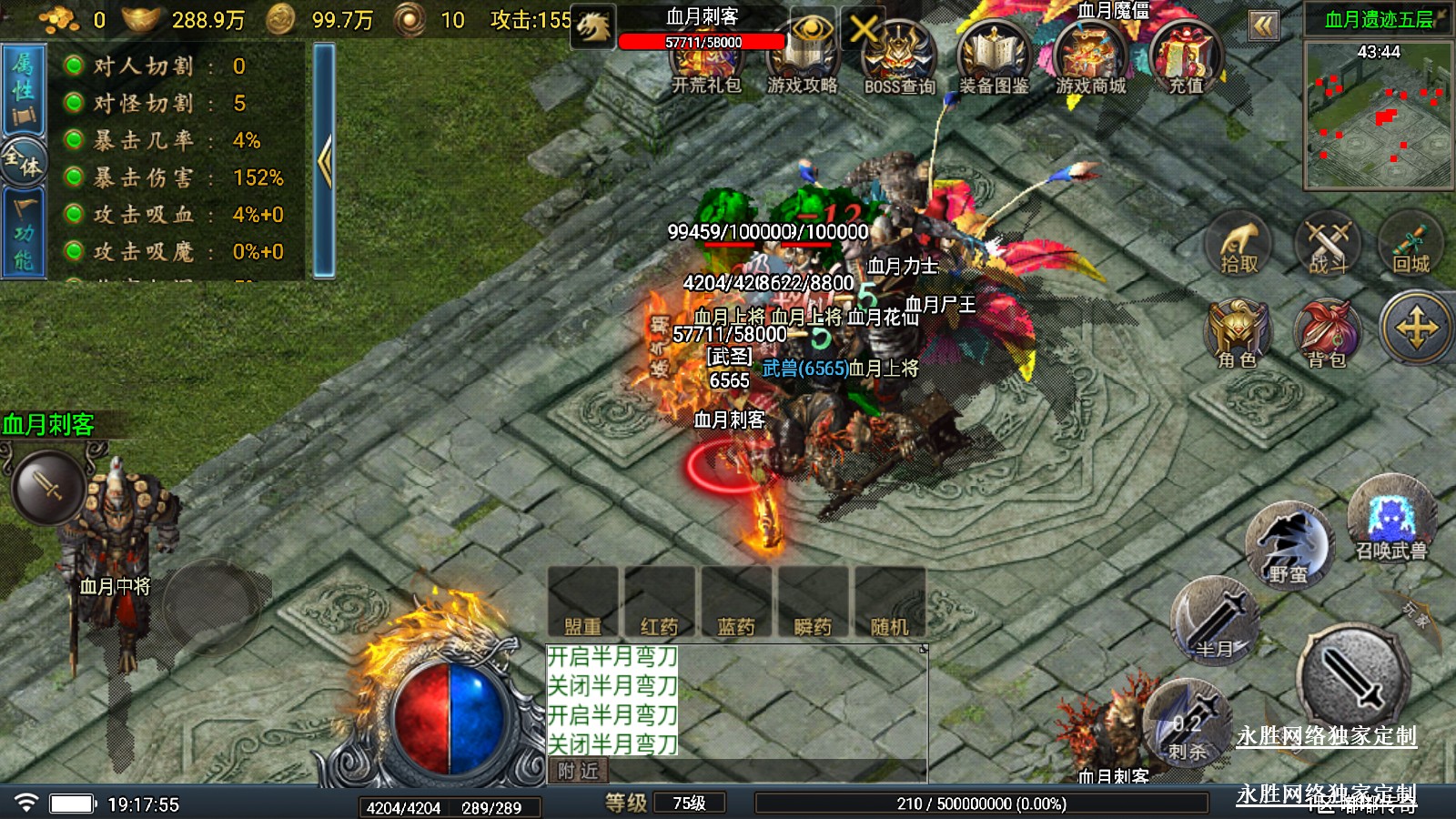The width and height of the screenshot is (1456, 819).
Task: Open the 装备图鉴 equipment codex
Action: pos(994,60)
